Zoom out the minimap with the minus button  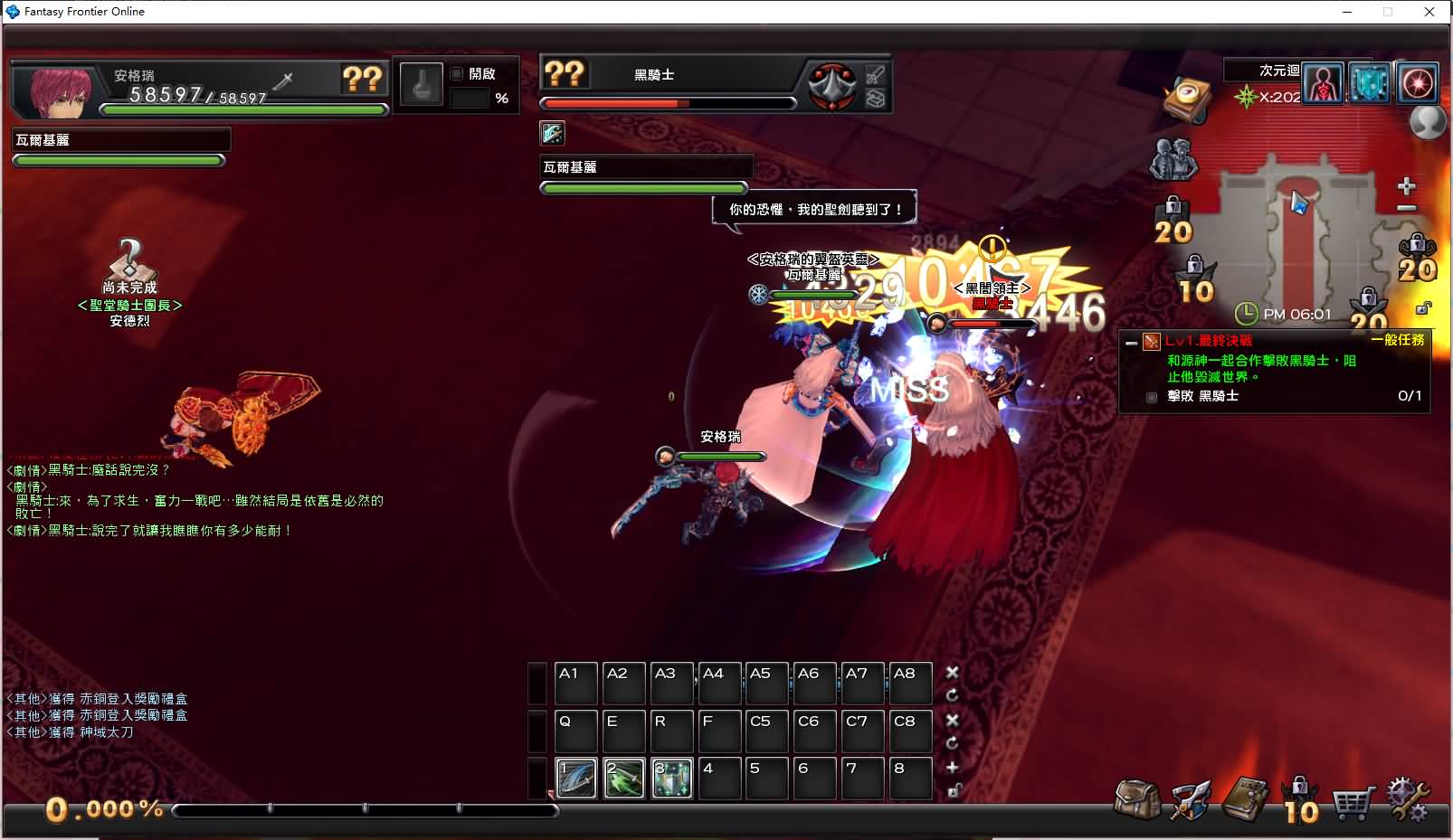(1406, 208)
